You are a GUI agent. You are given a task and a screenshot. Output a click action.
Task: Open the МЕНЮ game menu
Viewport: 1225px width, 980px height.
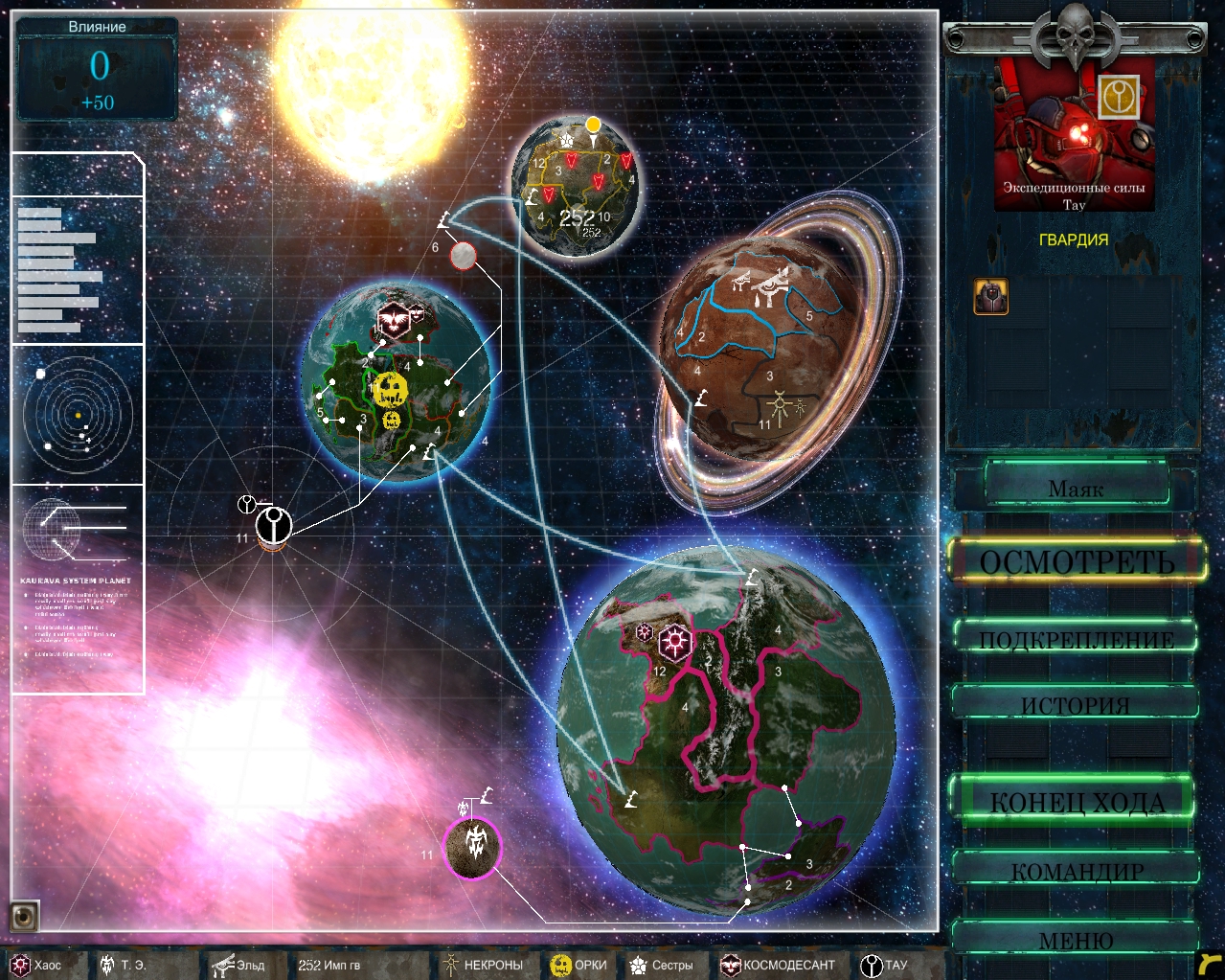[x=1076, y=940]
